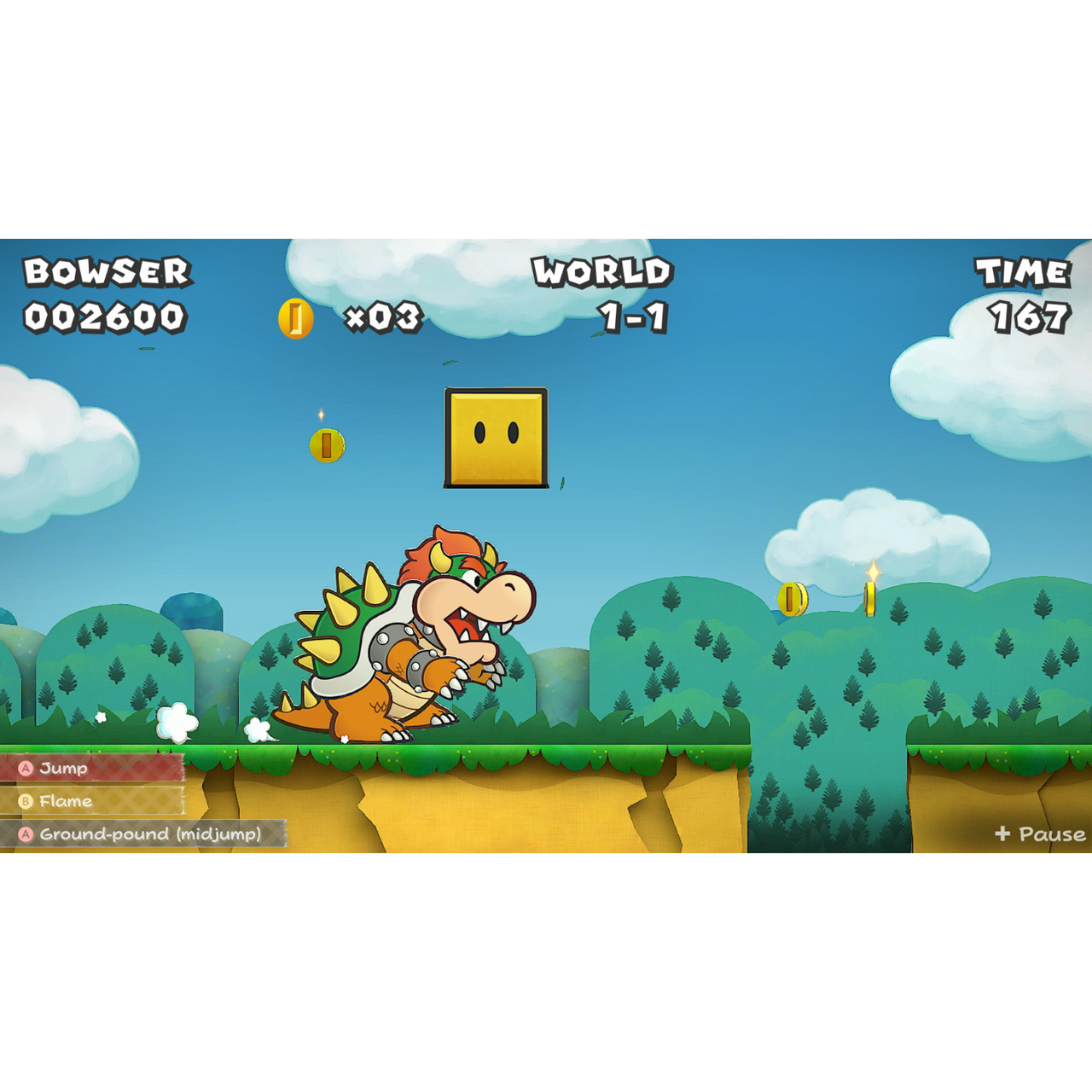Screen dimensions: 1092x1092
Task: Select the B button icon next to Flame
Action: pos(26,801)
